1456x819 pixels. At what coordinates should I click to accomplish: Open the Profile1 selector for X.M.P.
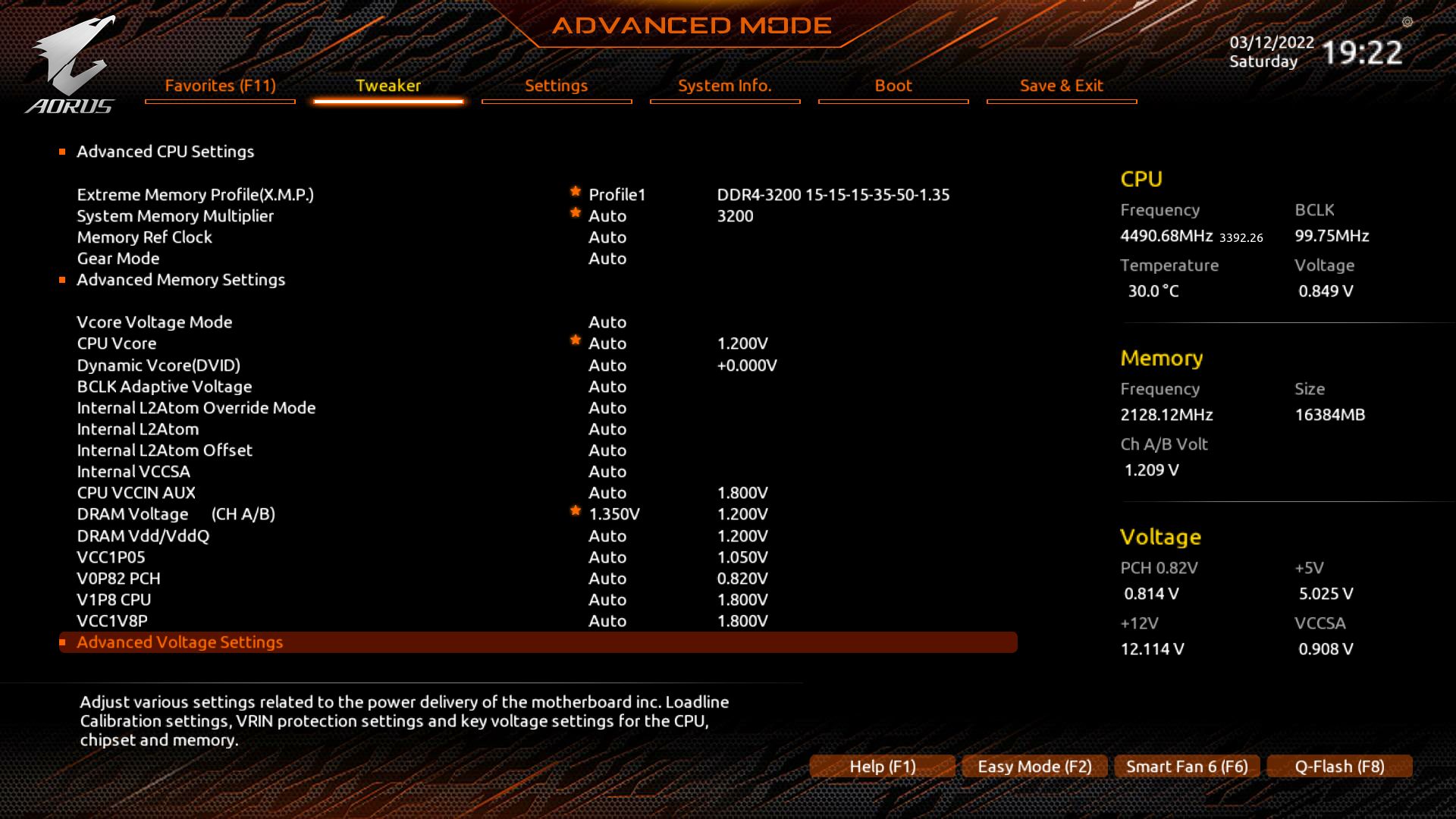tap(616, 194)
